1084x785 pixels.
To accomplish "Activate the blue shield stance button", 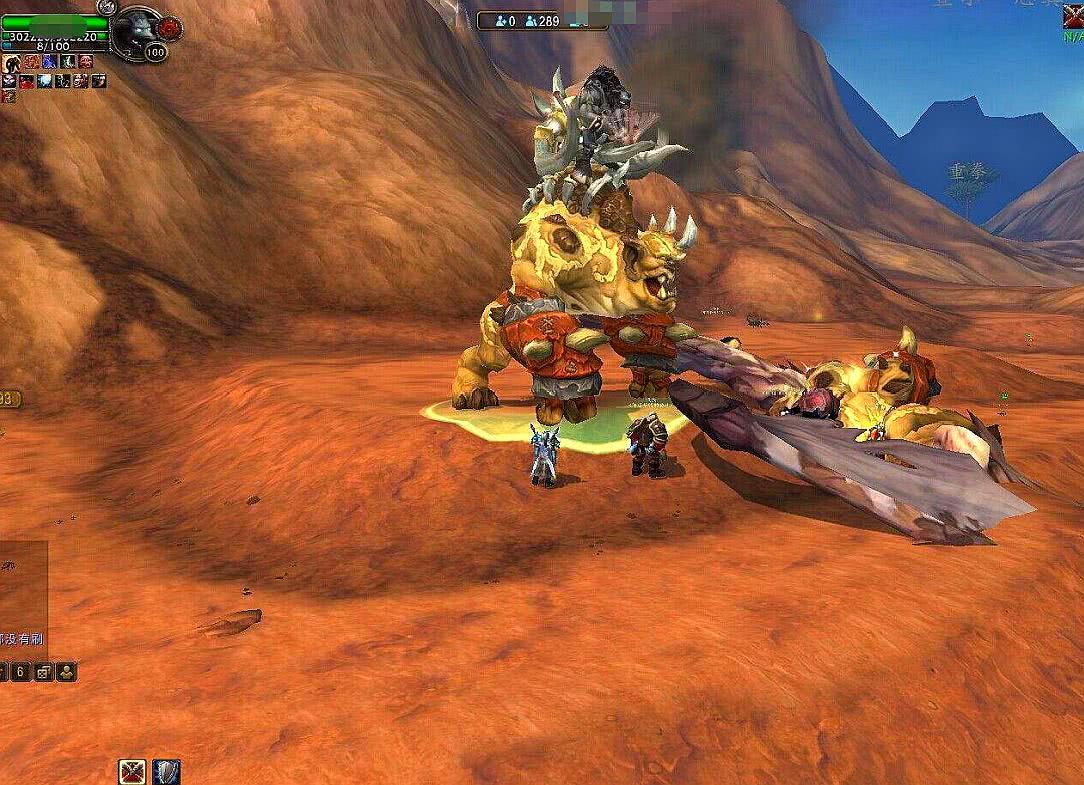I will [x=167, y=771].
